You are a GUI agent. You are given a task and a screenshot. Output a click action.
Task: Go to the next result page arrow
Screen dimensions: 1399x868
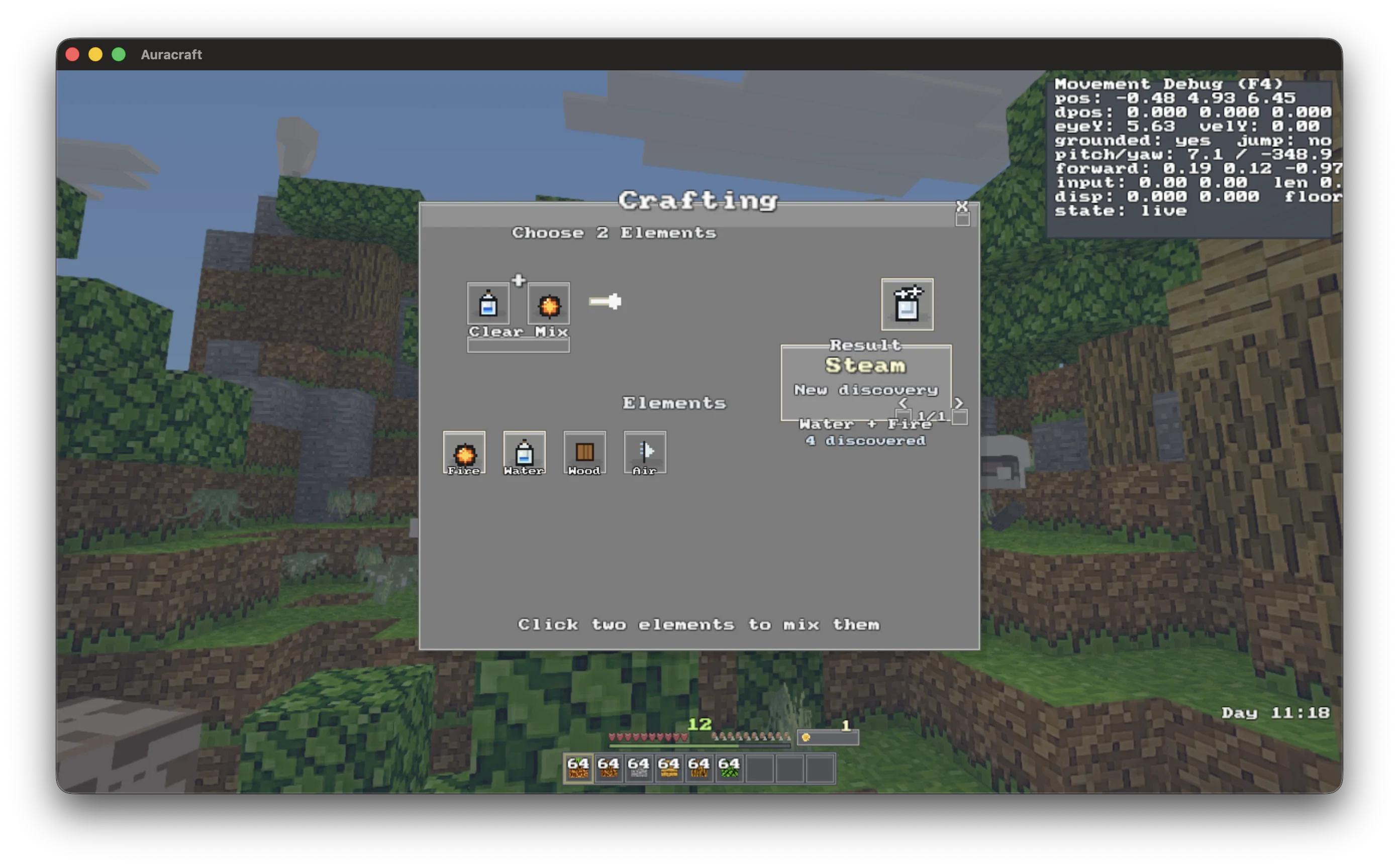pyautogui.click(x=958, y=403)
